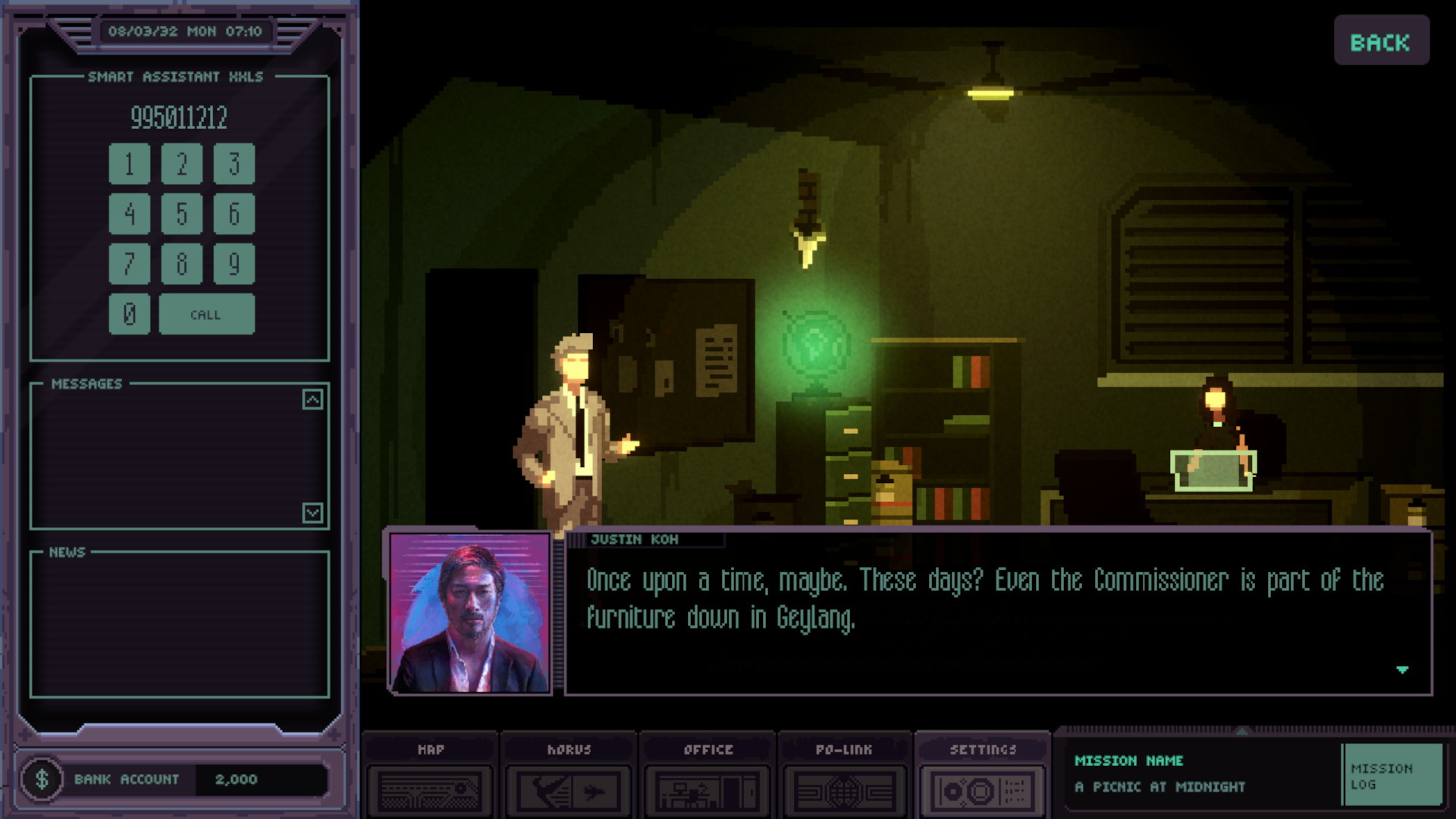Select keypad digit 5
The image size is (1456, 819).
tap(181, 214)
